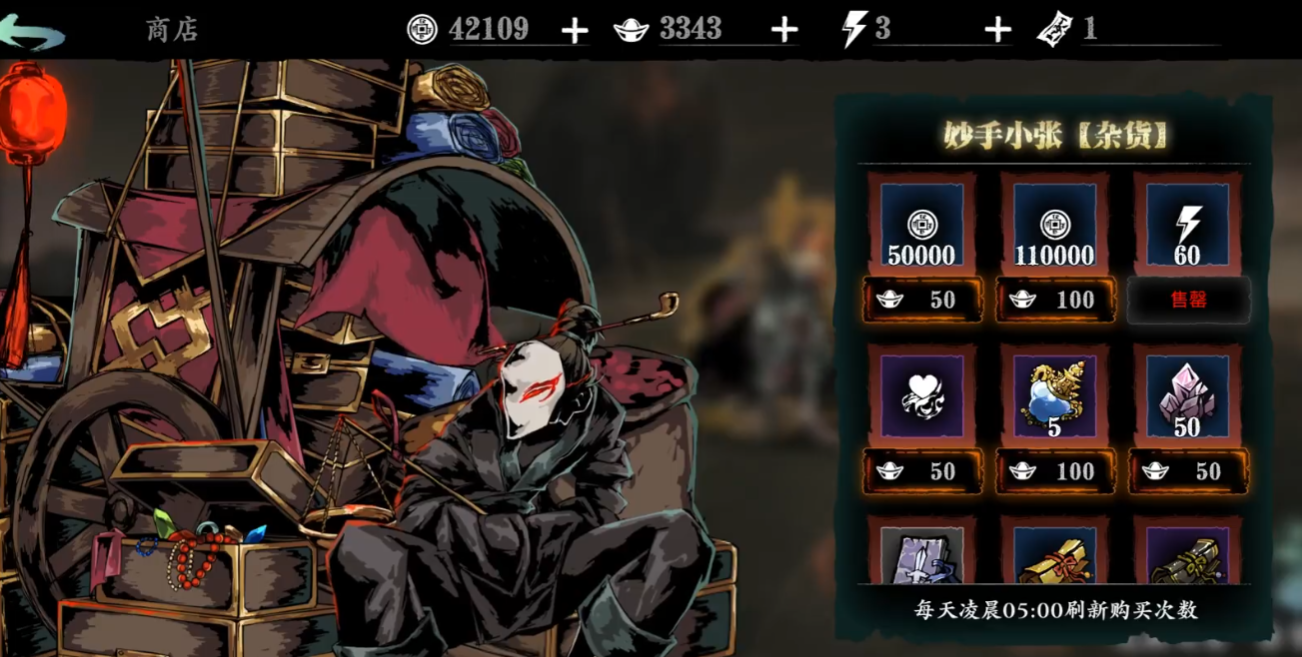Purchase the blue gourd for 100 ingots
Image resolution: width=1302 pixels, height=657 pixels.
point(1055,471)
